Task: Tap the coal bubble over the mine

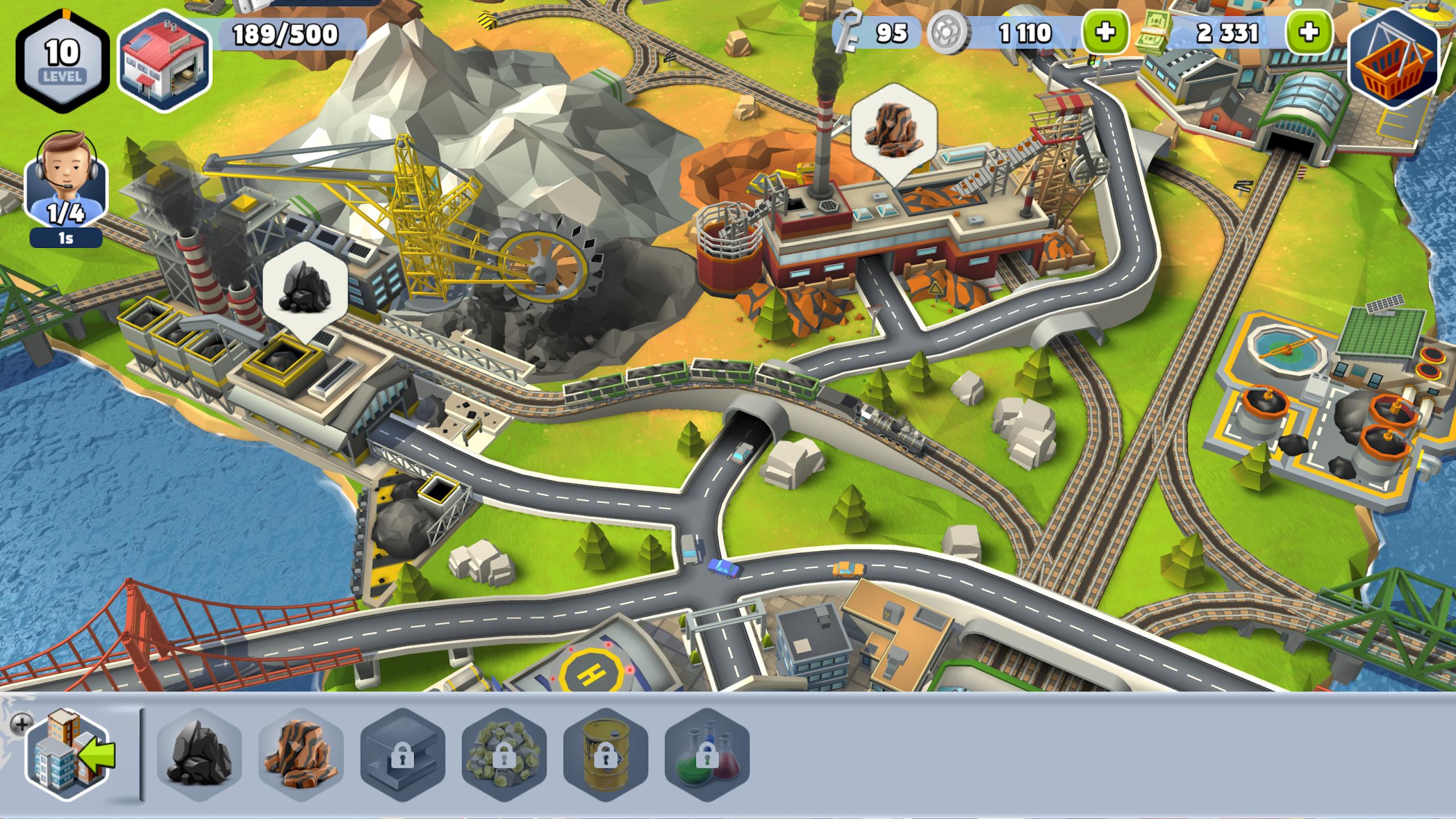Action: point(305,290)
